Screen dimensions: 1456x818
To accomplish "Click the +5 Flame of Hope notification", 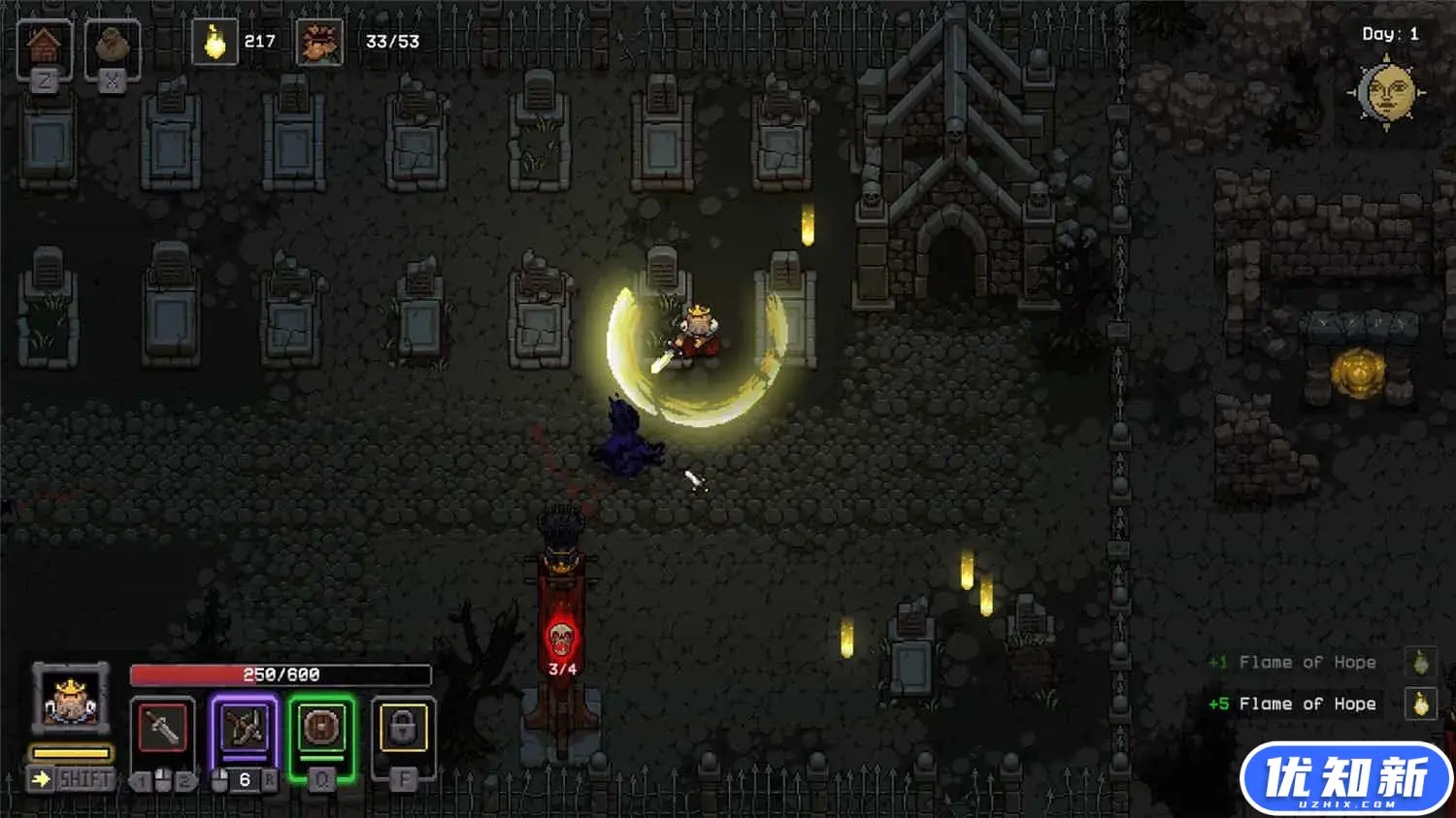I will (1306, 703).
